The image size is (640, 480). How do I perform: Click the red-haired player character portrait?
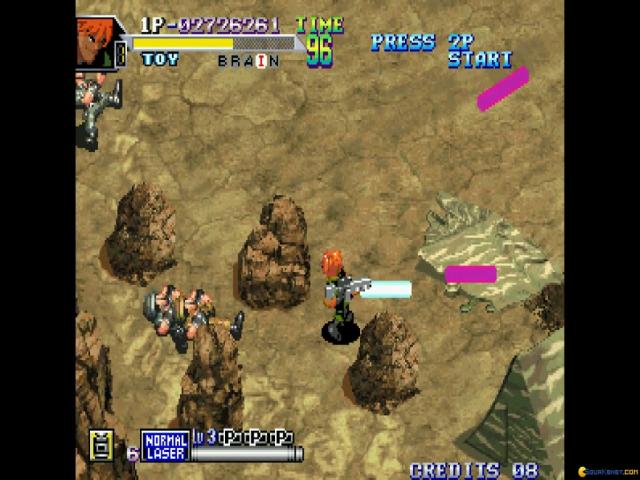[101, 43]
